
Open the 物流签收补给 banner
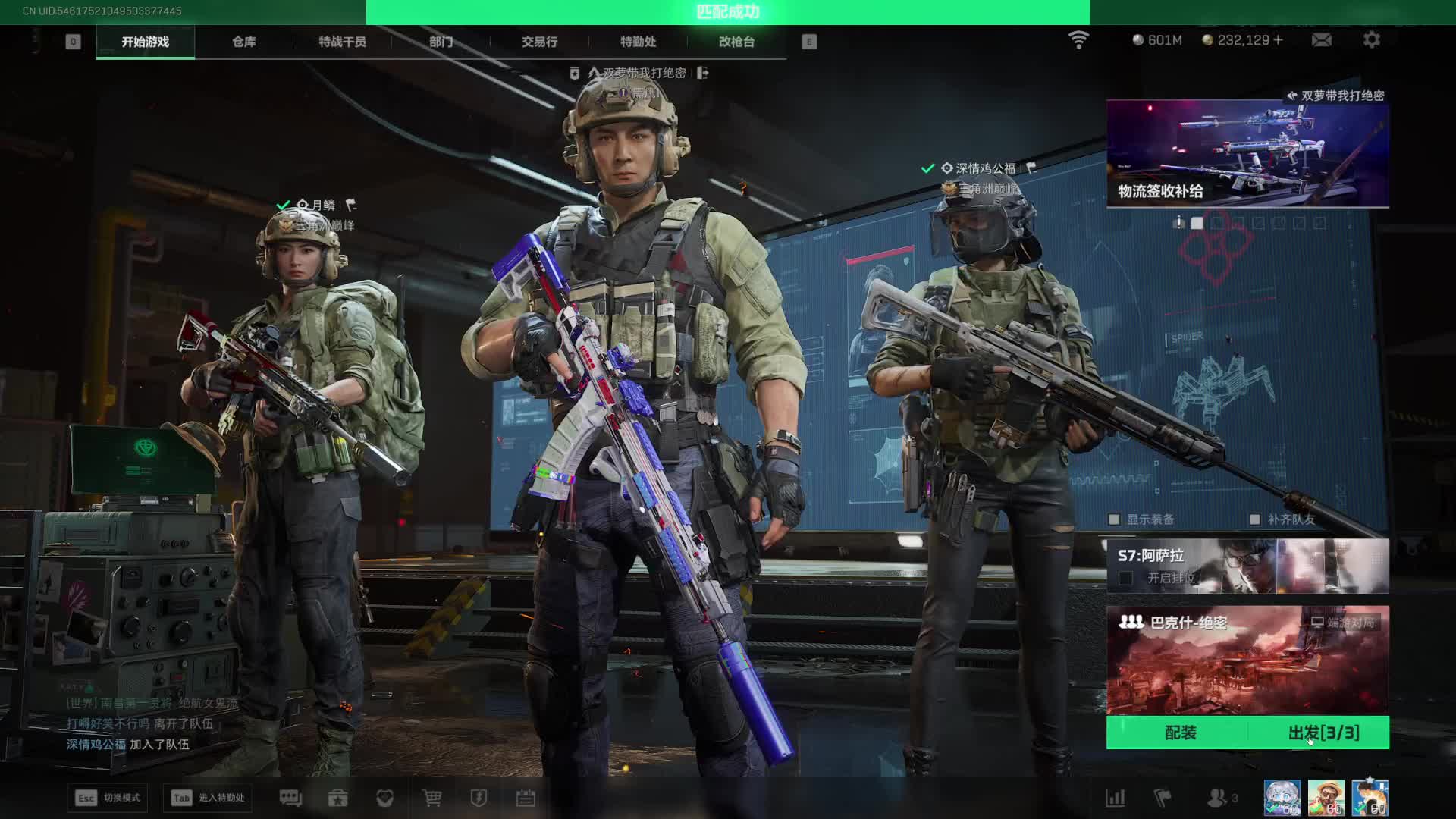(1247, 153)
